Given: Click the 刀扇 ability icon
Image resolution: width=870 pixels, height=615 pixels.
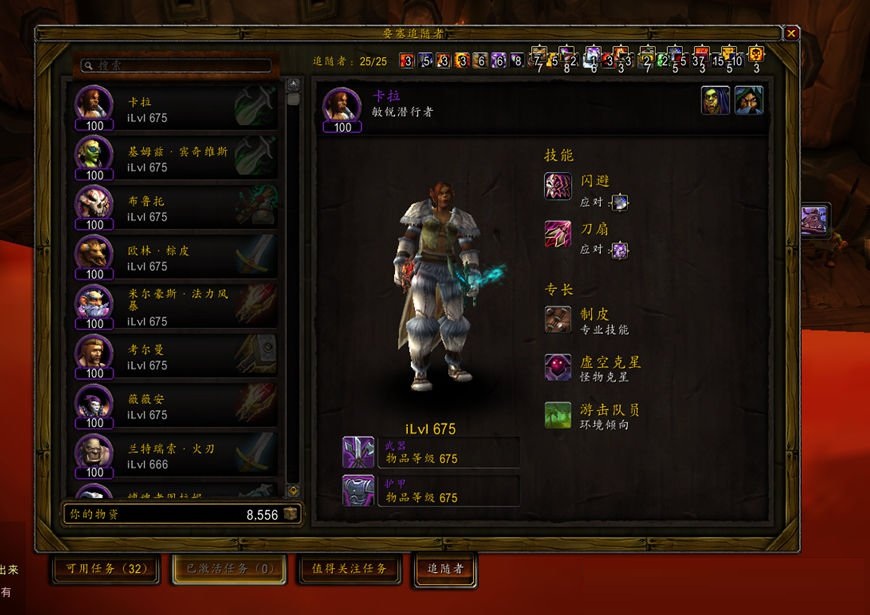Looking at the screenshot, I should coord(558,234).
